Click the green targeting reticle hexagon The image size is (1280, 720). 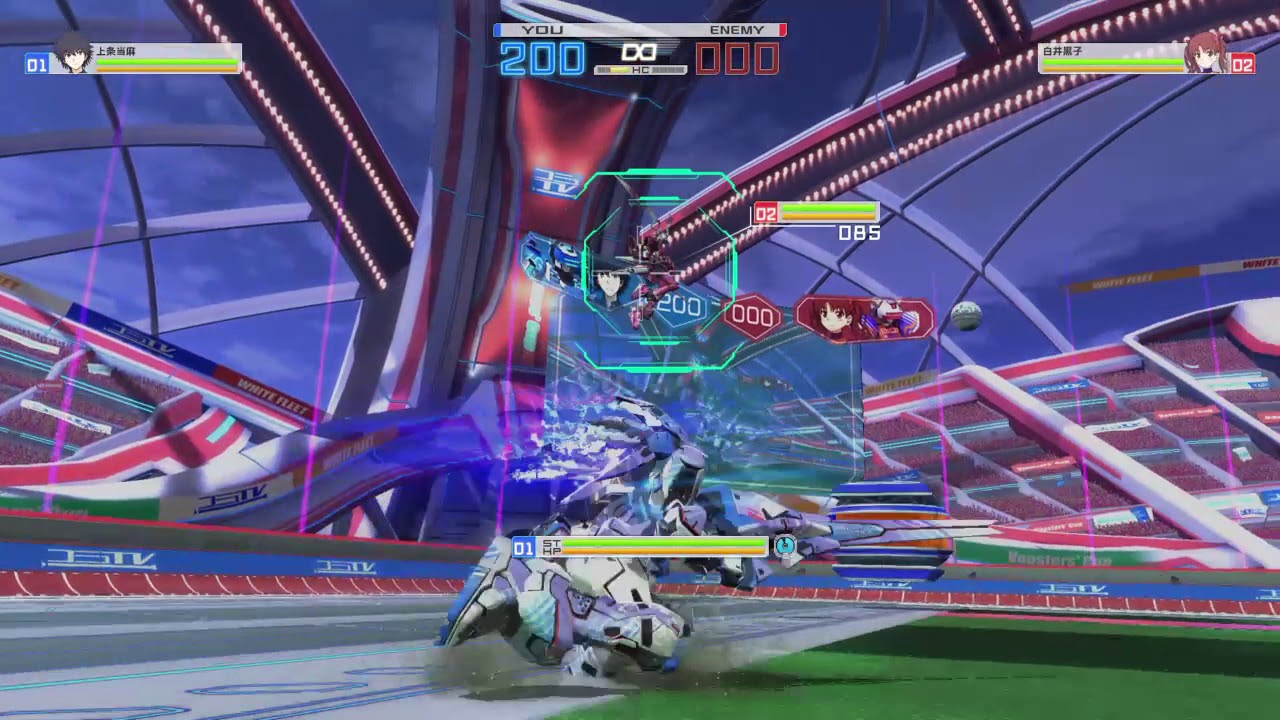(x=660, y=270)
